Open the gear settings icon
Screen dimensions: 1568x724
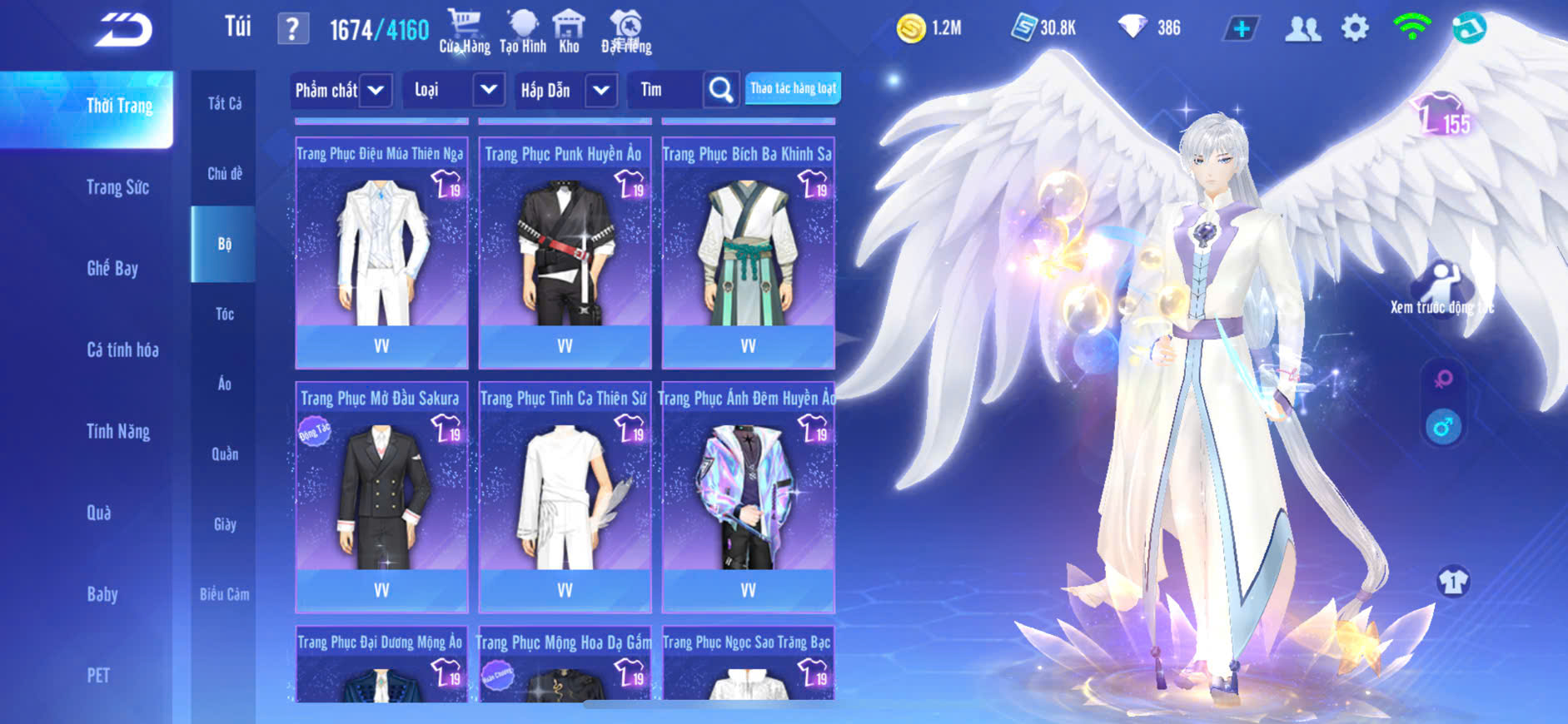click(x=1355, y=28)
